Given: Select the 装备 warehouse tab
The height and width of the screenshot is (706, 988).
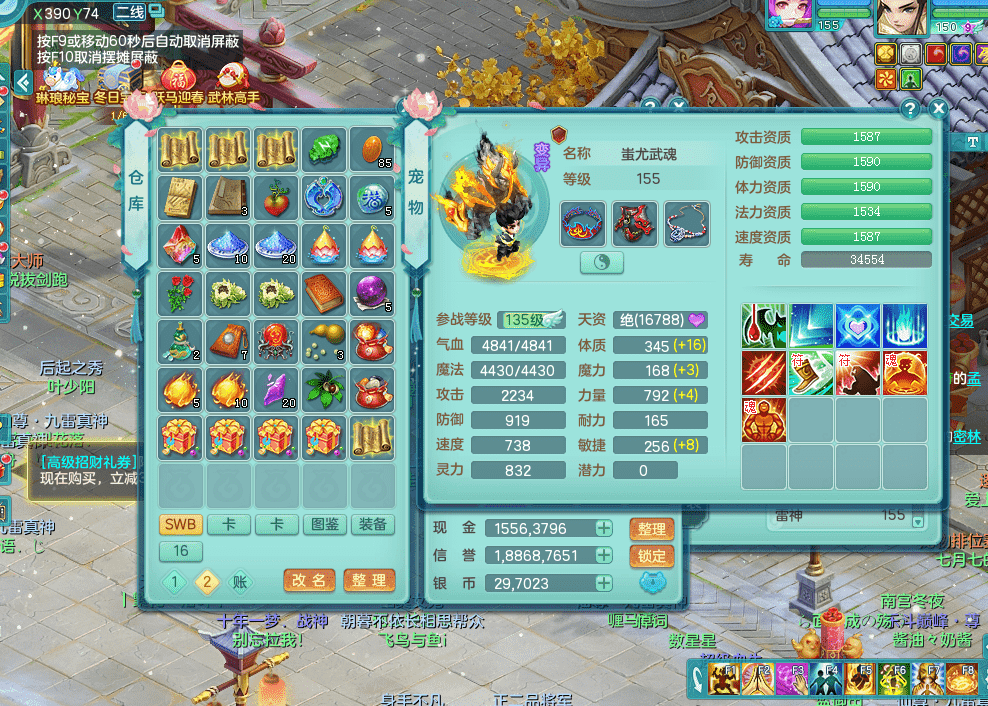Looking at the screenshot, I should [373, 525].
